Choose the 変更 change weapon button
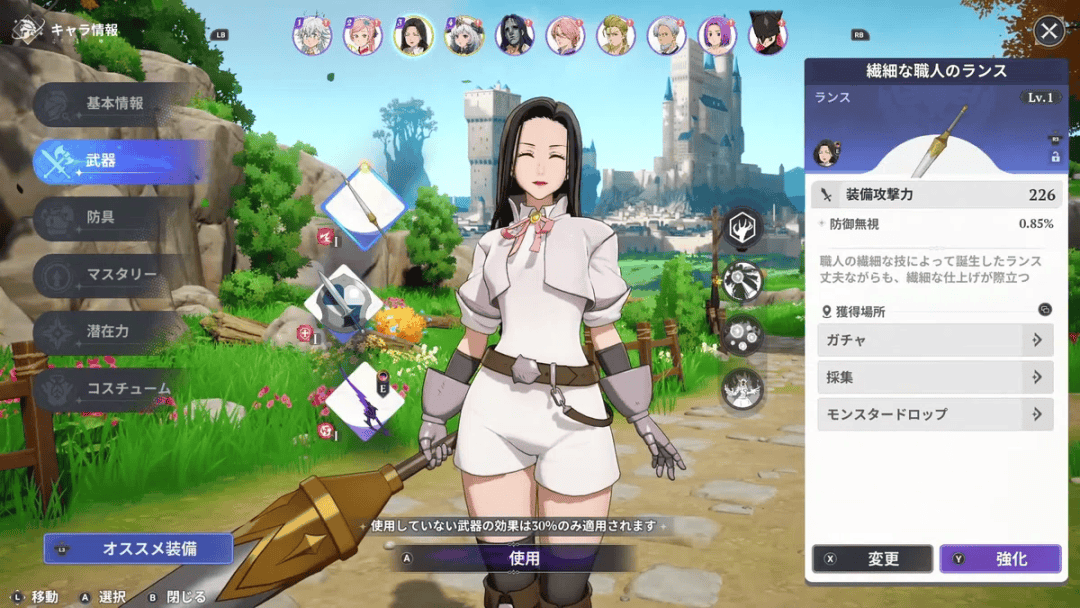The image size is (1080, 608). click(x=873, y=559)
